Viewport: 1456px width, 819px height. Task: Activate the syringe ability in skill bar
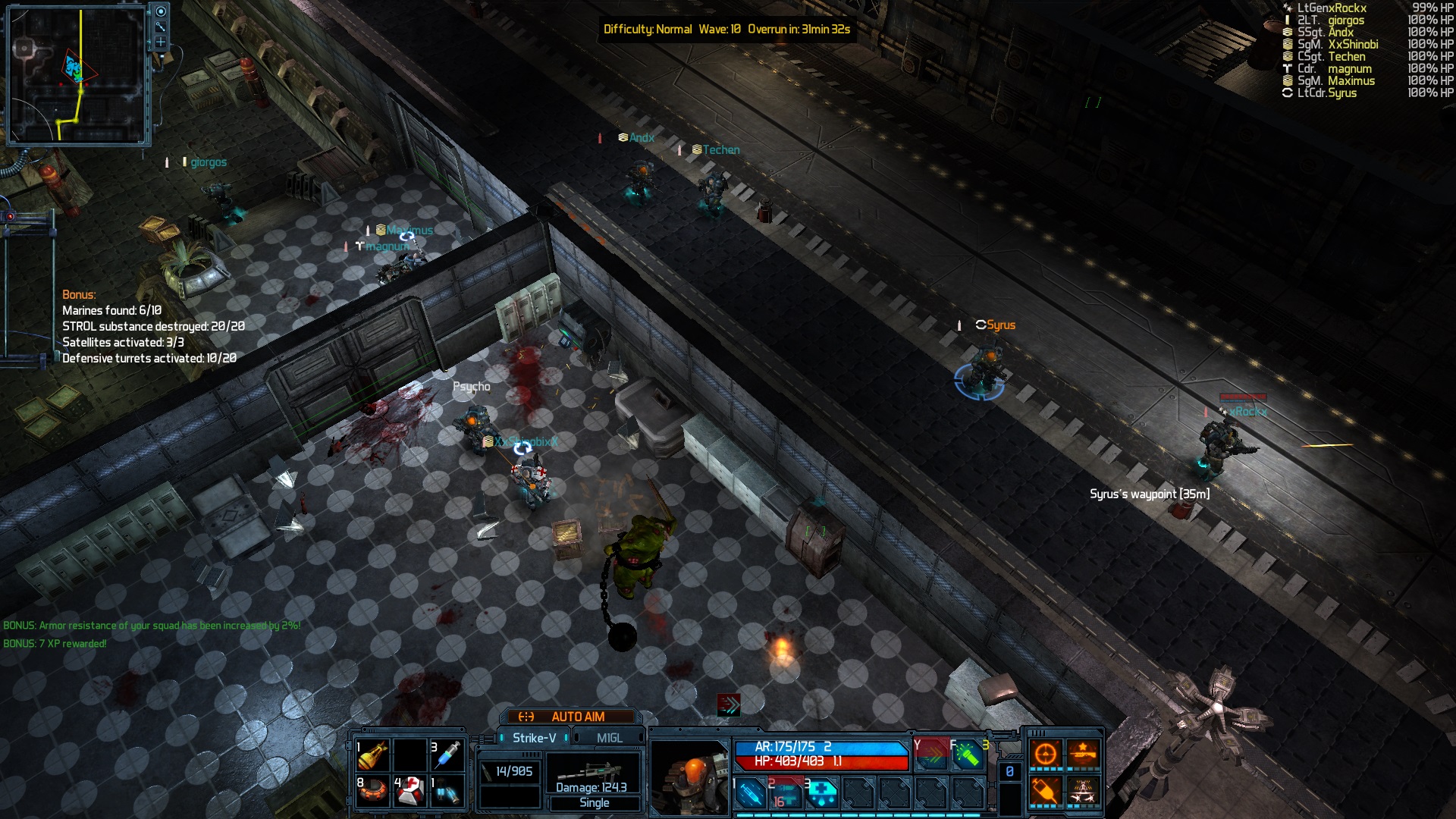pyautogui.click(x=750, y=794)
